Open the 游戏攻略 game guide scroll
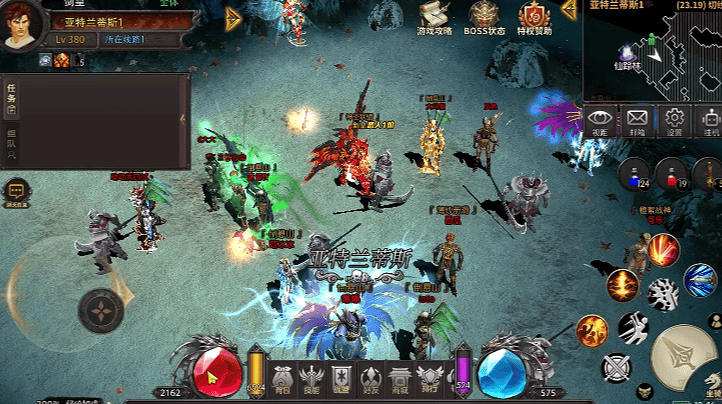This screenshot has width=722, height=404. [x=435, y=17]
